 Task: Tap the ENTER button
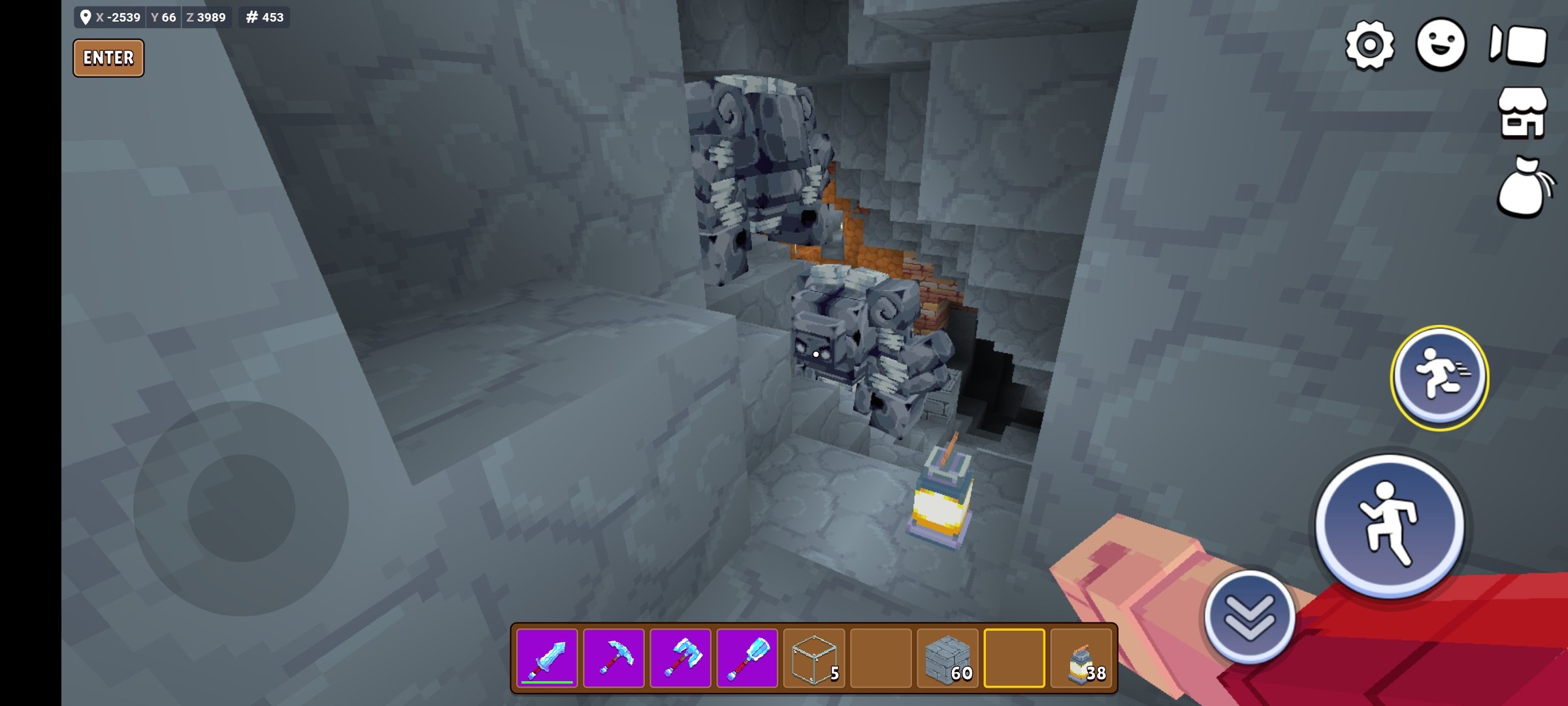pos(108,58)
